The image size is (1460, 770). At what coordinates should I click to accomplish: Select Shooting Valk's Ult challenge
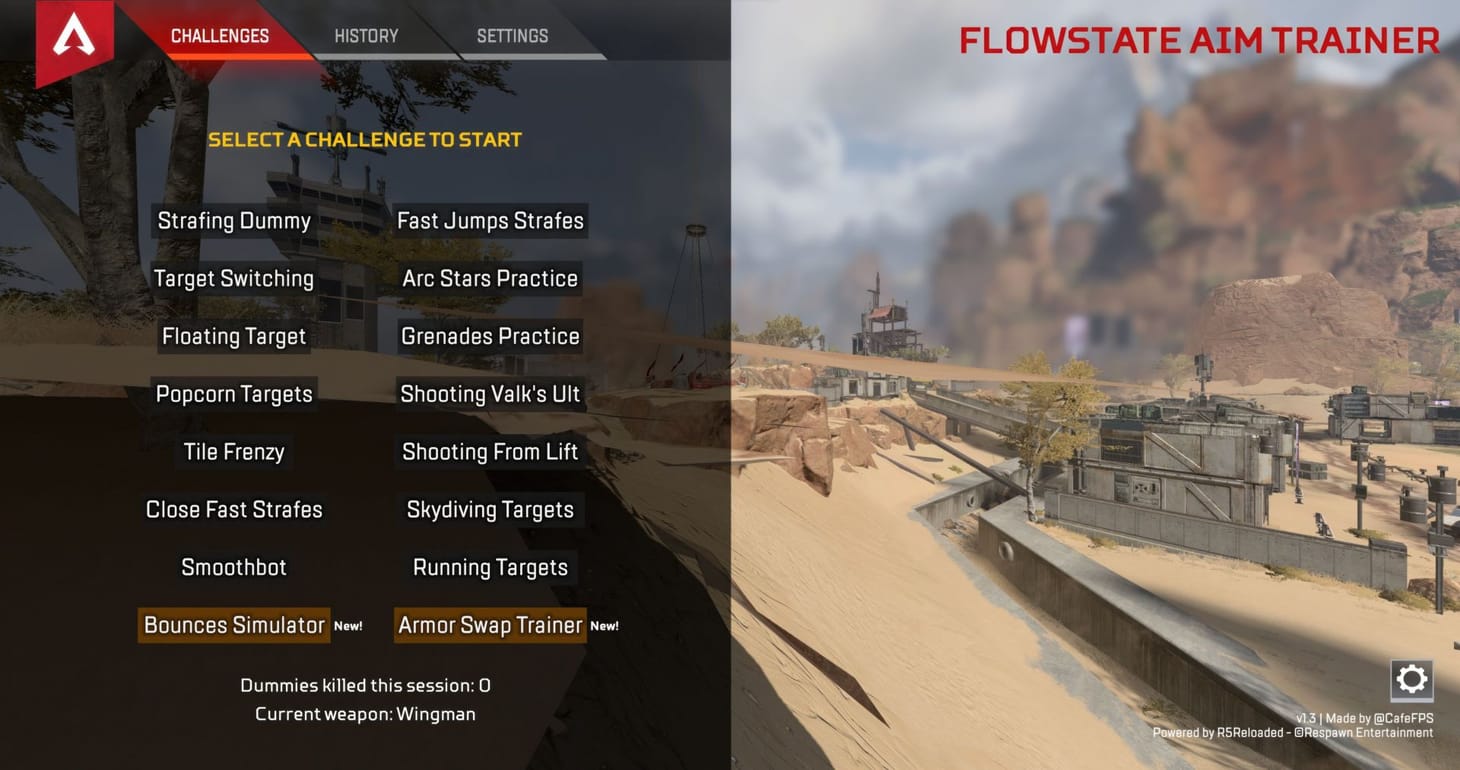tap(490, 394)
